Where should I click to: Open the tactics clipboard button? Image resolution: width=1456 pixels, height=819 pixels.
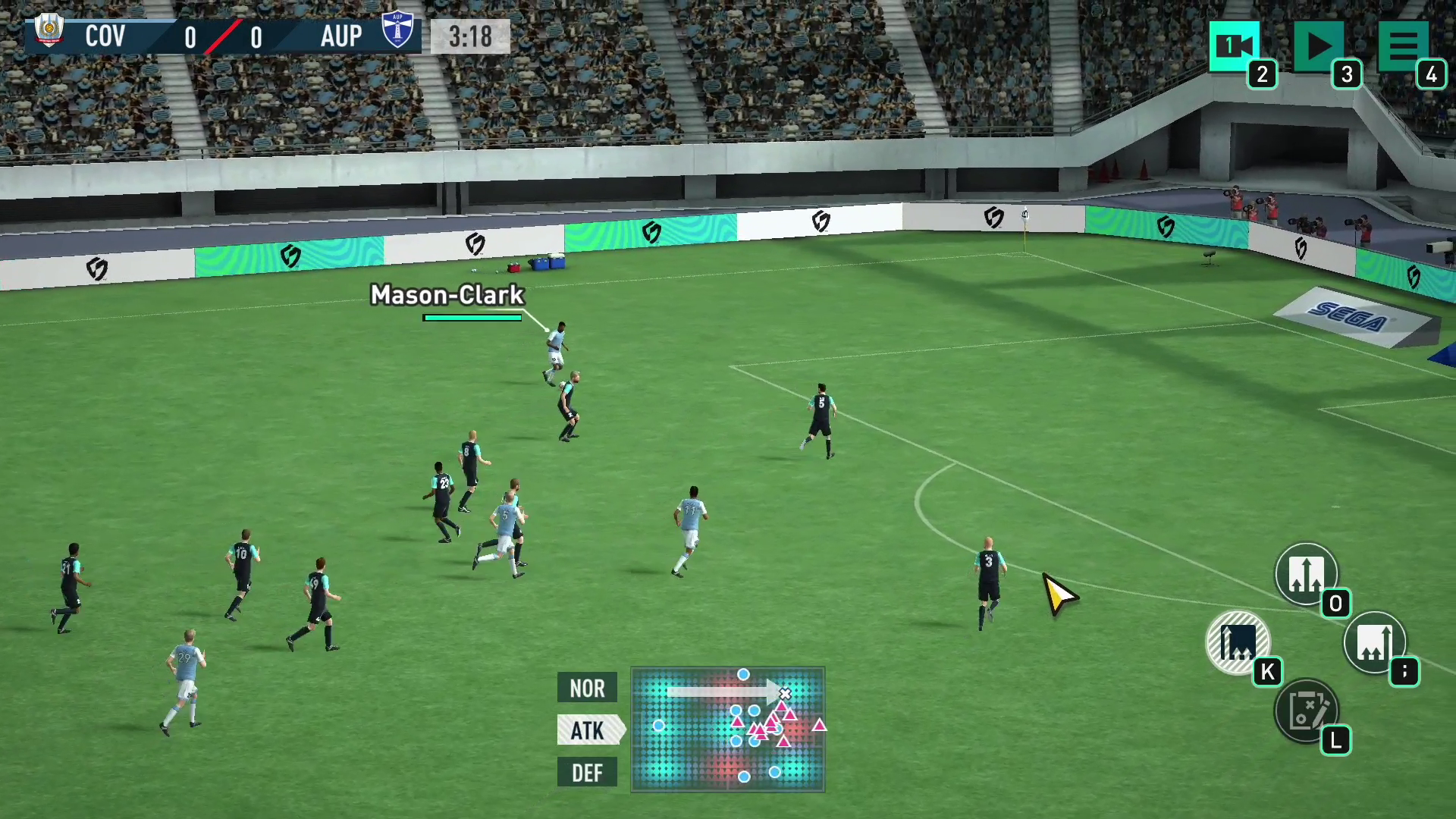click(1306, 711)
